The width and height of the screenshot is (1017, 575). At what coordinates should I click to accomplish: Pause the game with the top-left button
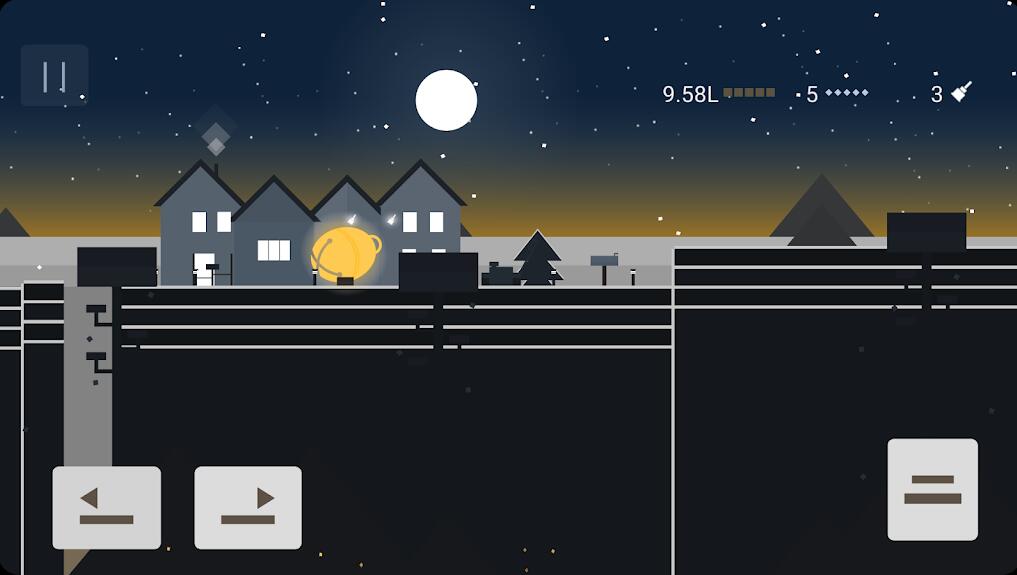pyautogui.click(x=55, y=75)
